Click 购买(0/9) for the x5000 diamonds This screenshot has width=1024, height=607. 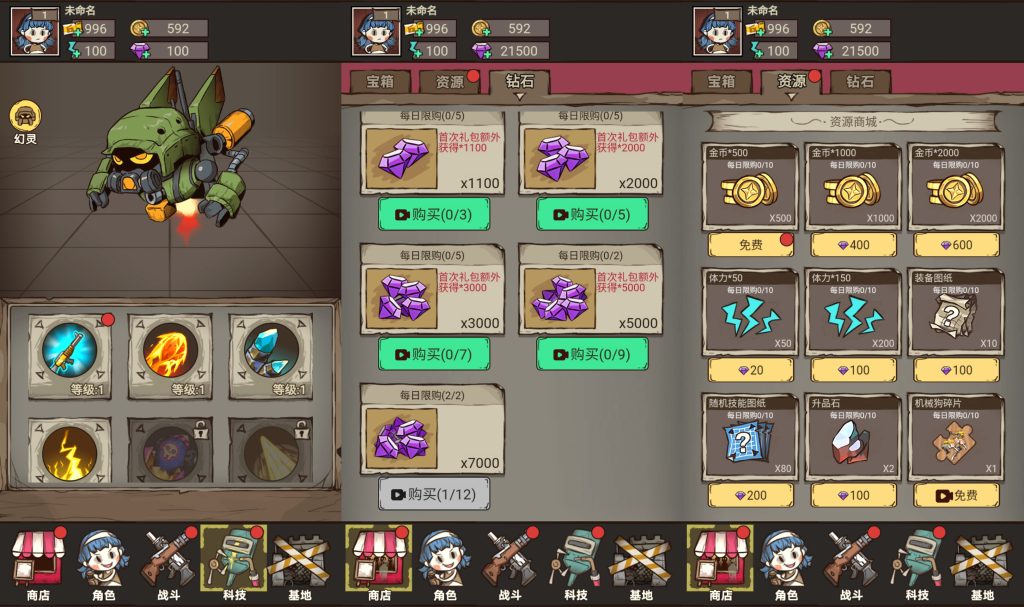coord(591,354)
